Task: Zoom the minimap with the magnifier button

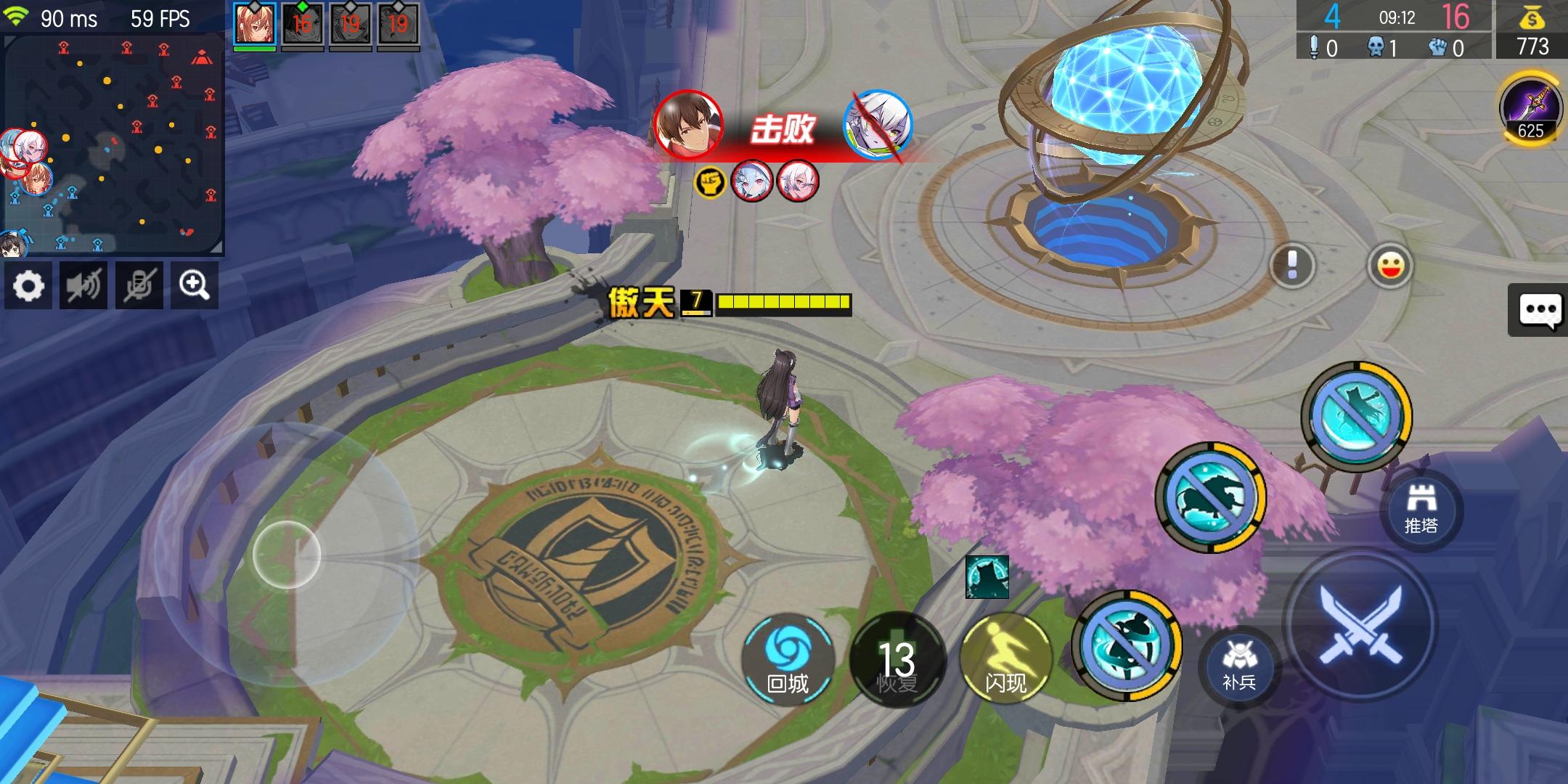Action: (195, 285)
